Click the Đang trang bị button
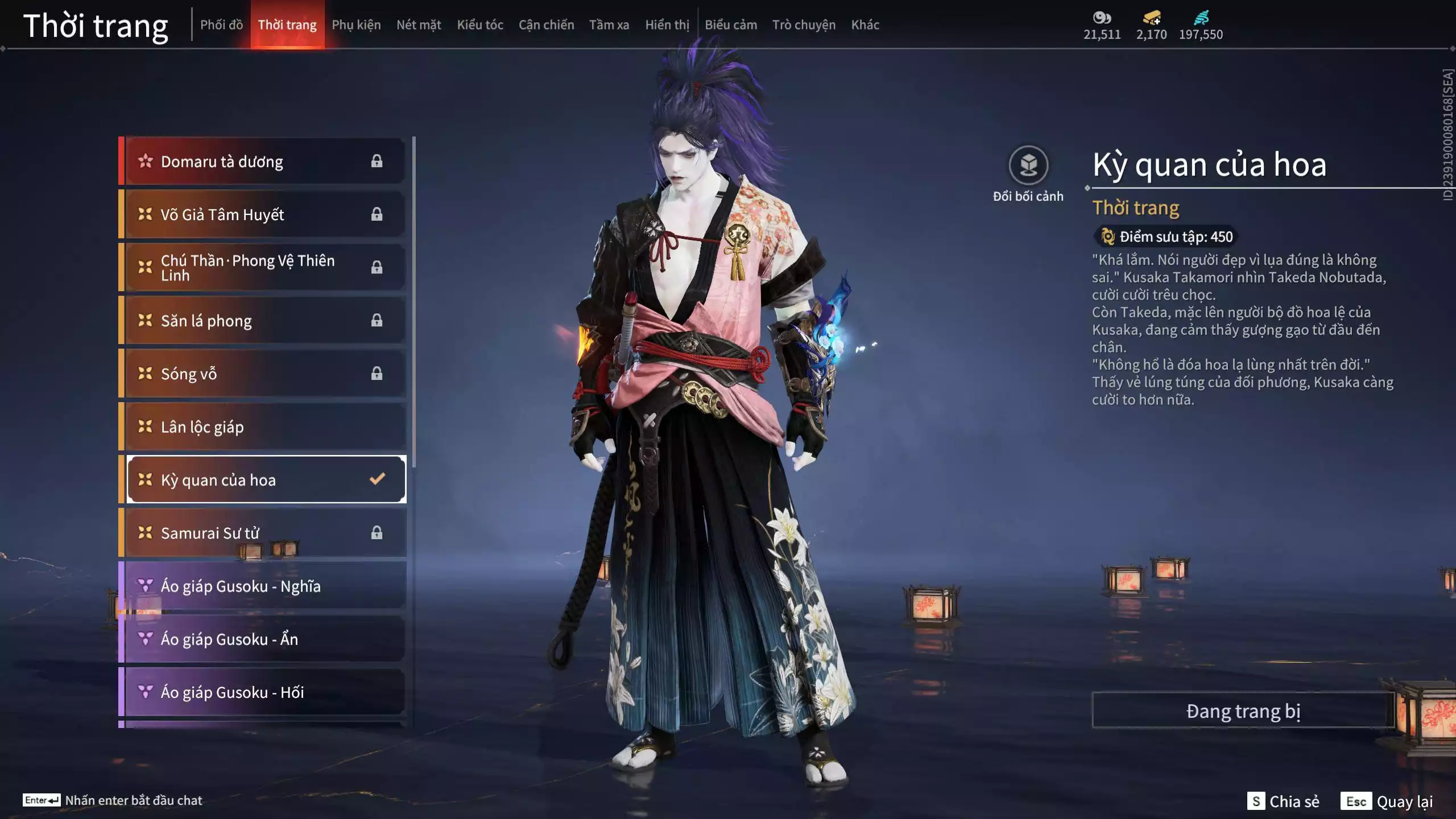Image resolution: width=1456 pixels, height=819 pixels. tap(1243, 711)
